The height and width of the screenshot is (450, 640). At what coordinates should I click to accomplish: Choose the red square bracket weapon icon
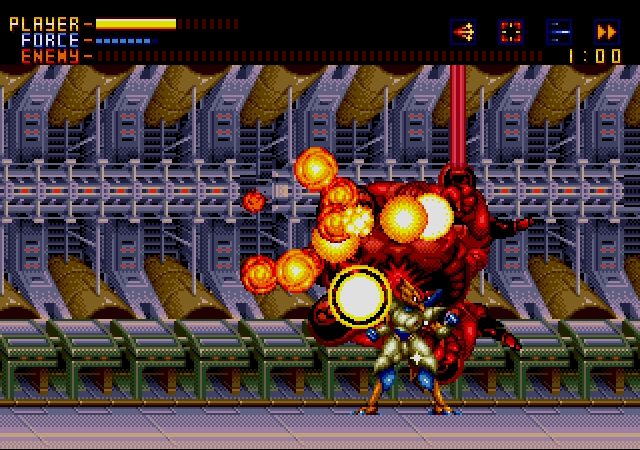pyautogui.click(x=511, y=31)
